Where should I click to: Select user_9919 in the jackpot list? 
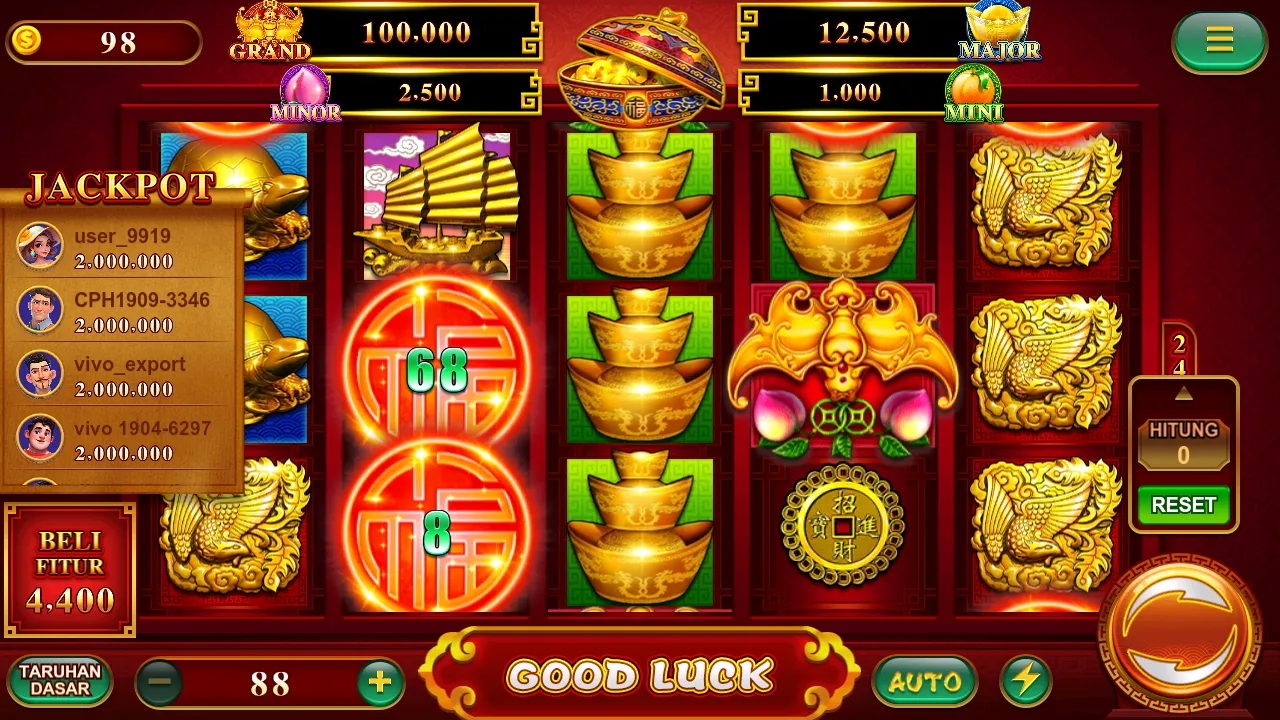pos(122,247)
